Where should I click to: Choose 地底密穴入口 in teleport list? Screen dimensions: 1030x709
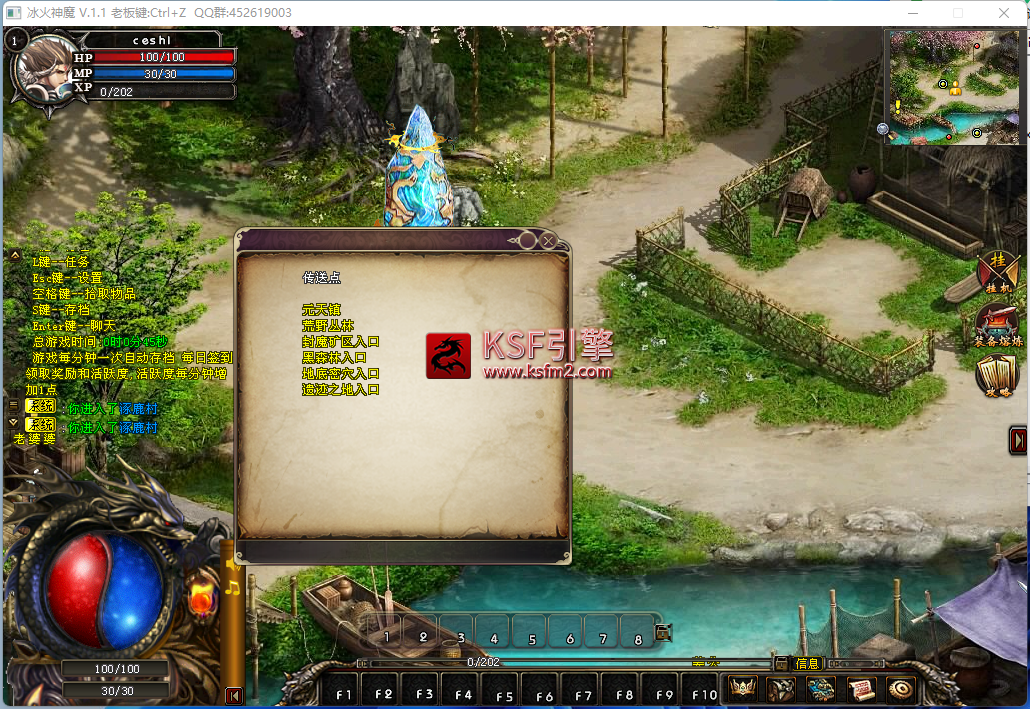click(x=341, y=373)
